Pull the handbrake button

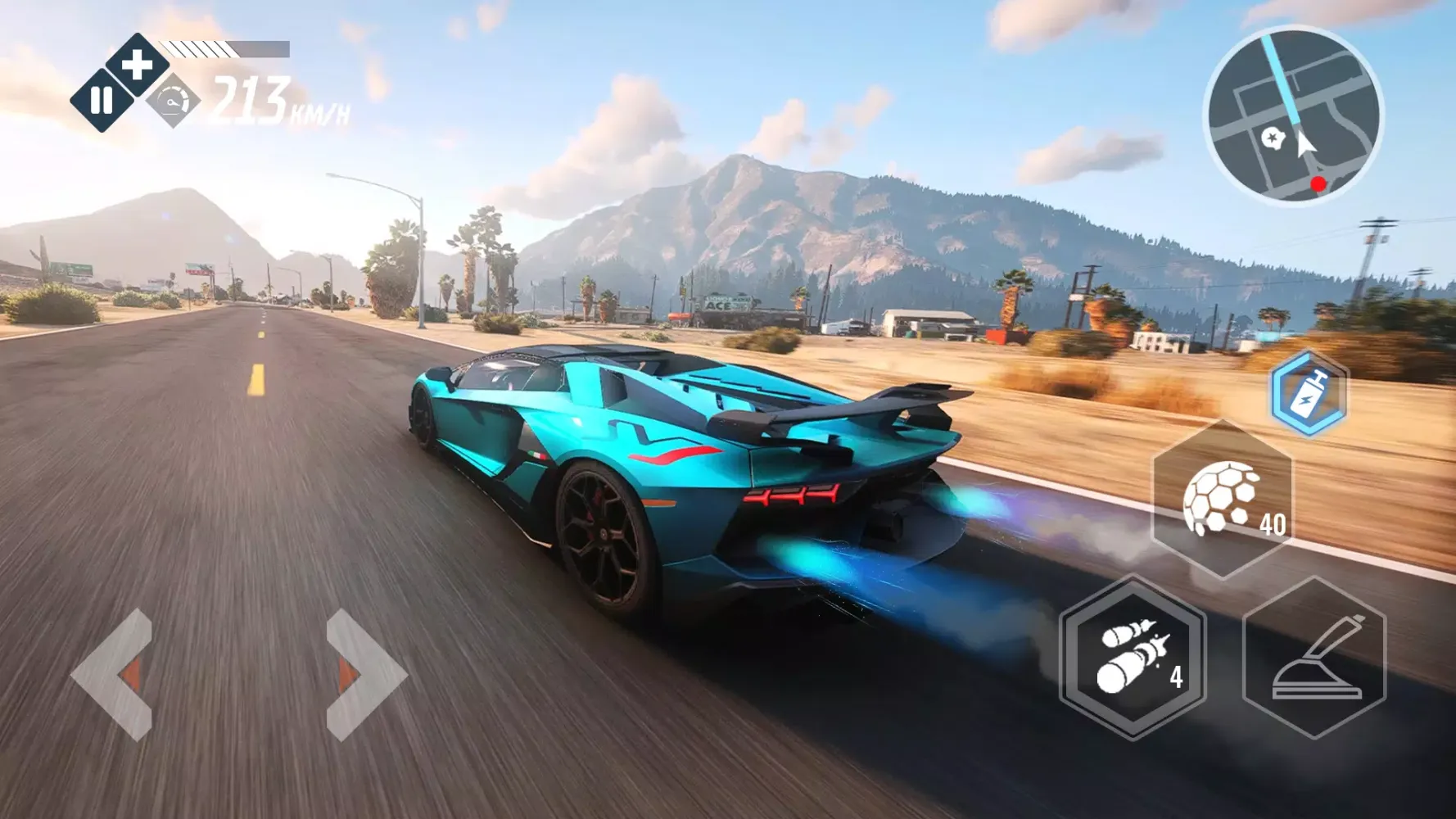[1314, 658]
